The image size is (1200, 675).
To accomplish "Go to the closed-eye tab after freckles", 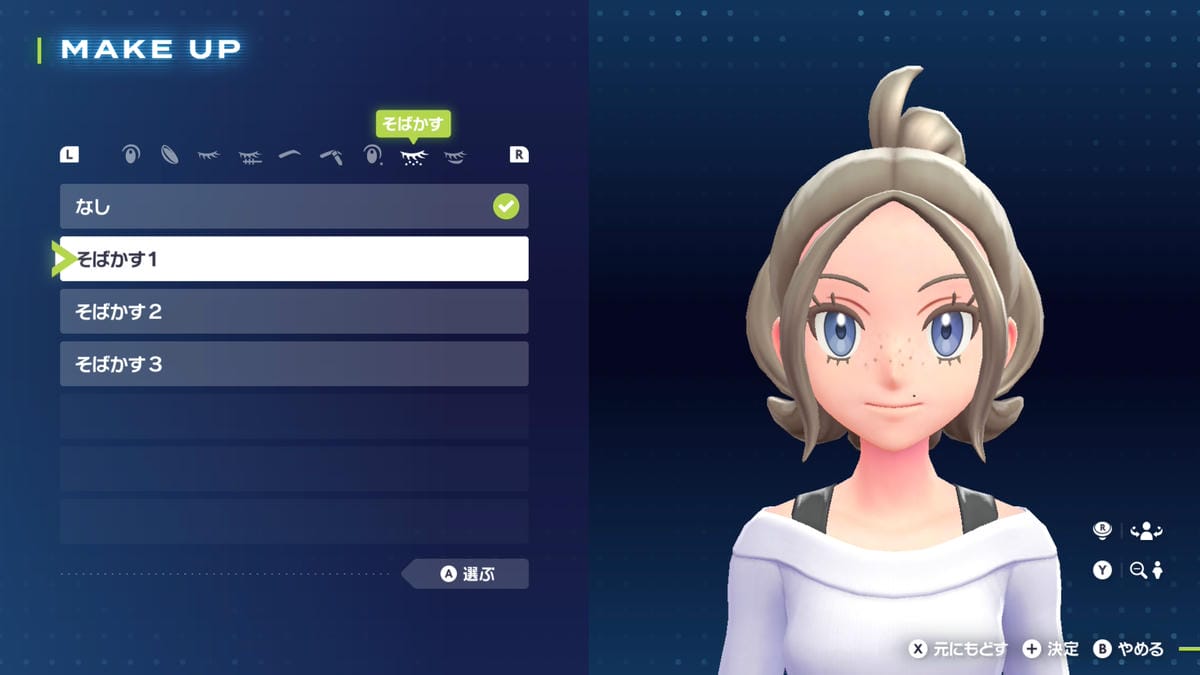I will pos(455,156).
